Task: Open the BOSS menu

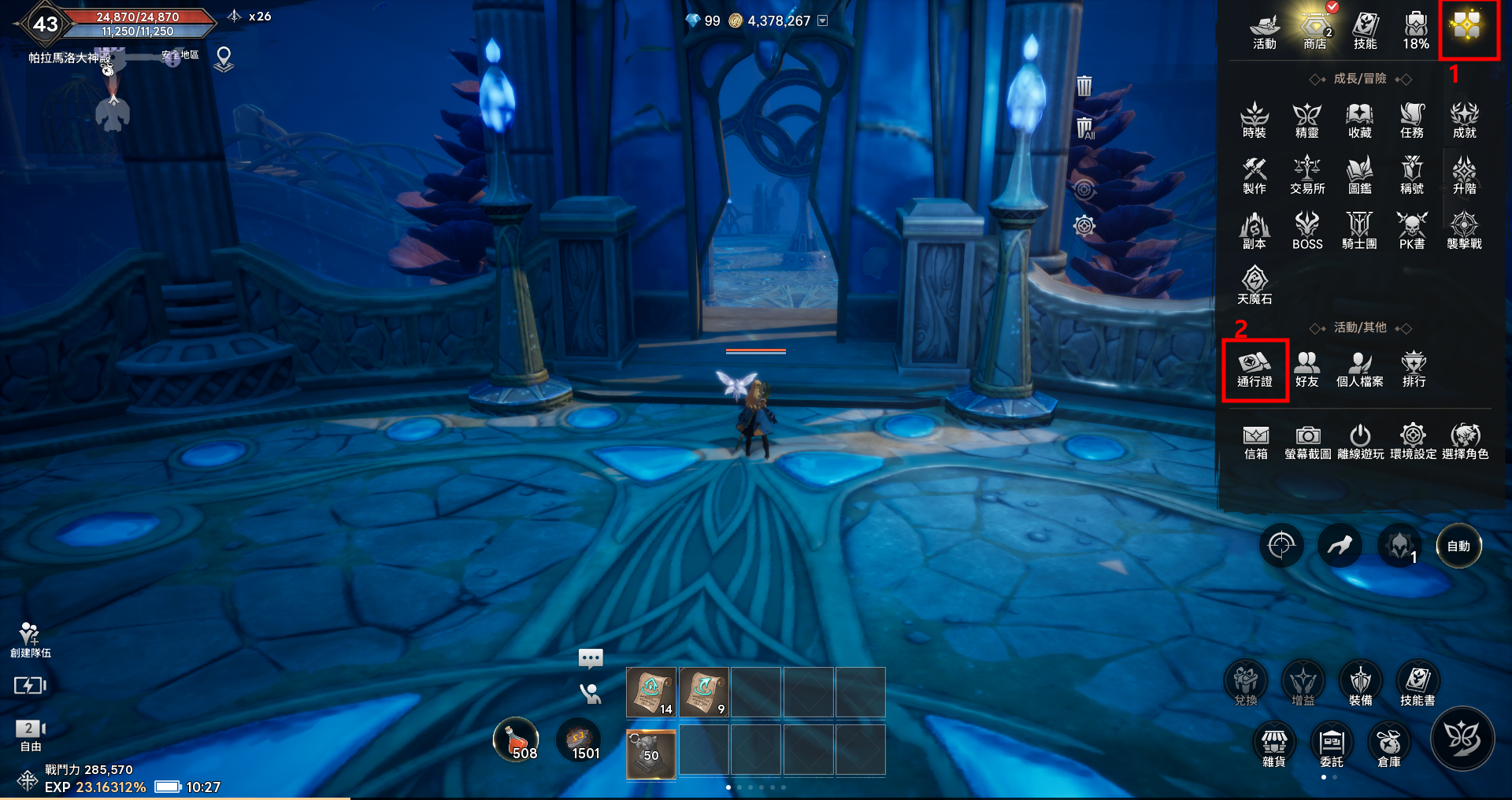Action: coord(1307,230)
